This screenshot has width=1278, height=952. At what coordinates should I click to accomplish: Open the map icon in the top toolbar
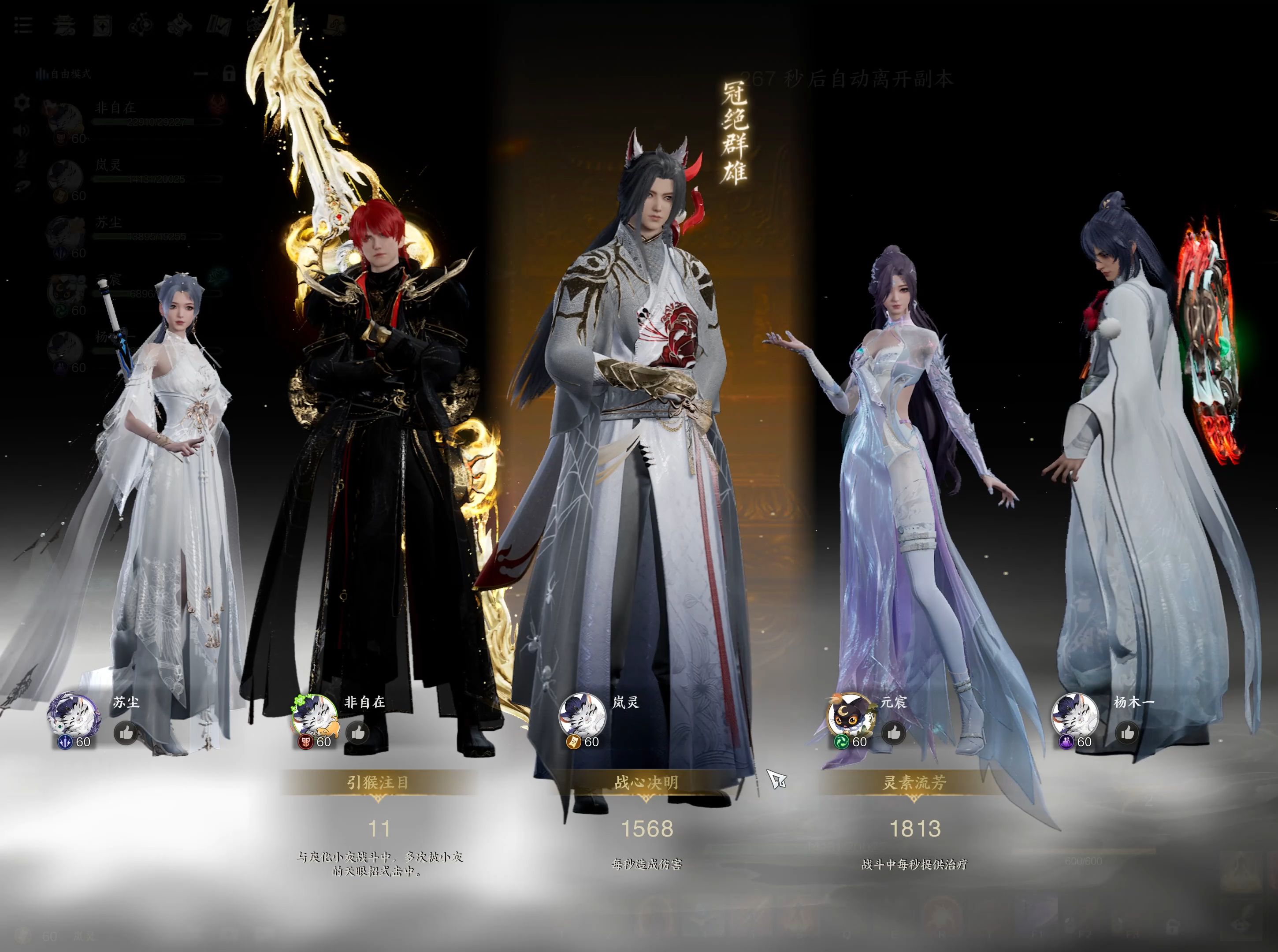coord(180,24)
